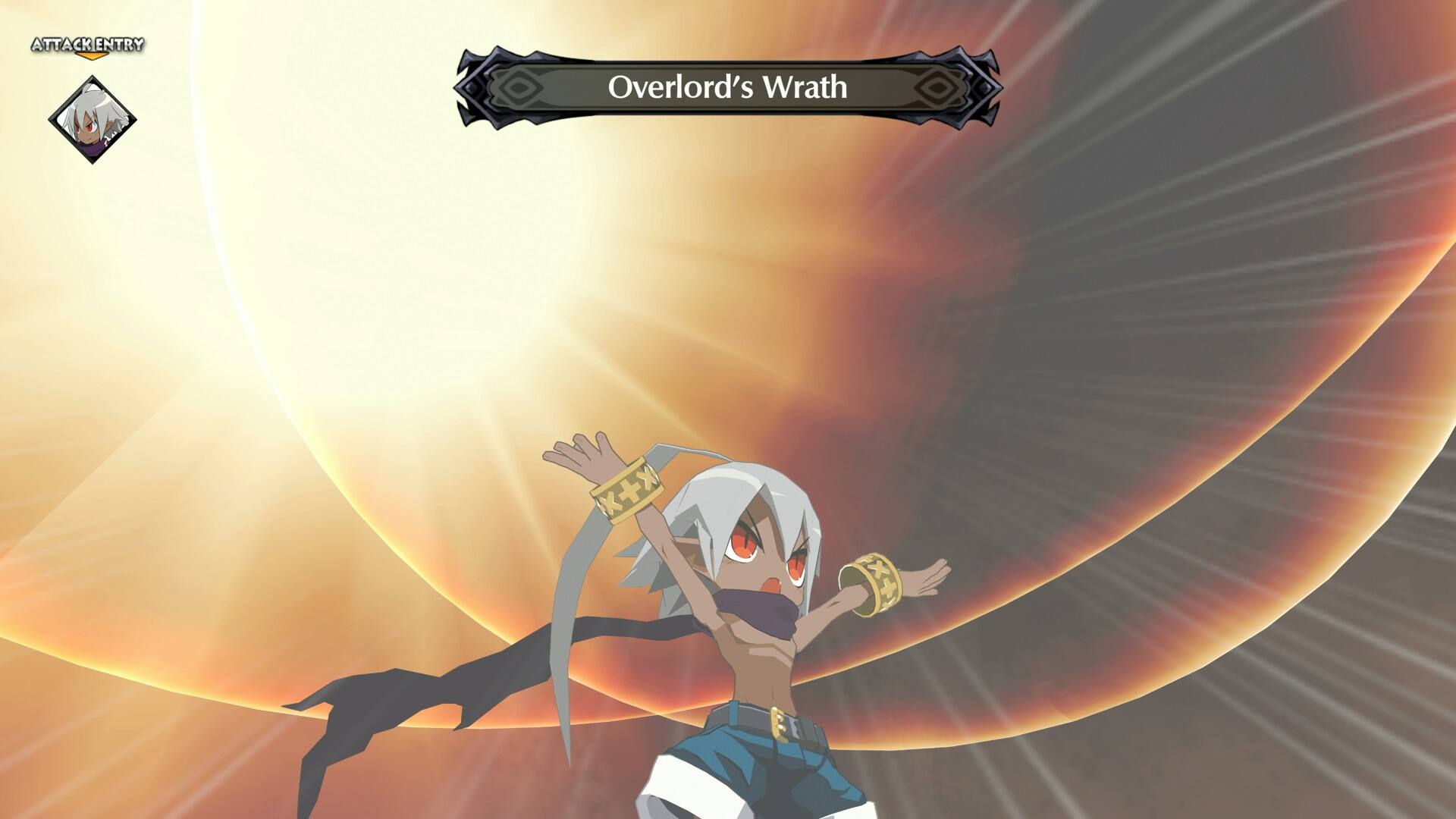Viewport: 1456px width, 819px height.
Task: Expand the ATTACK ENTRY panel via its arrow
Action: coord(91,56)
